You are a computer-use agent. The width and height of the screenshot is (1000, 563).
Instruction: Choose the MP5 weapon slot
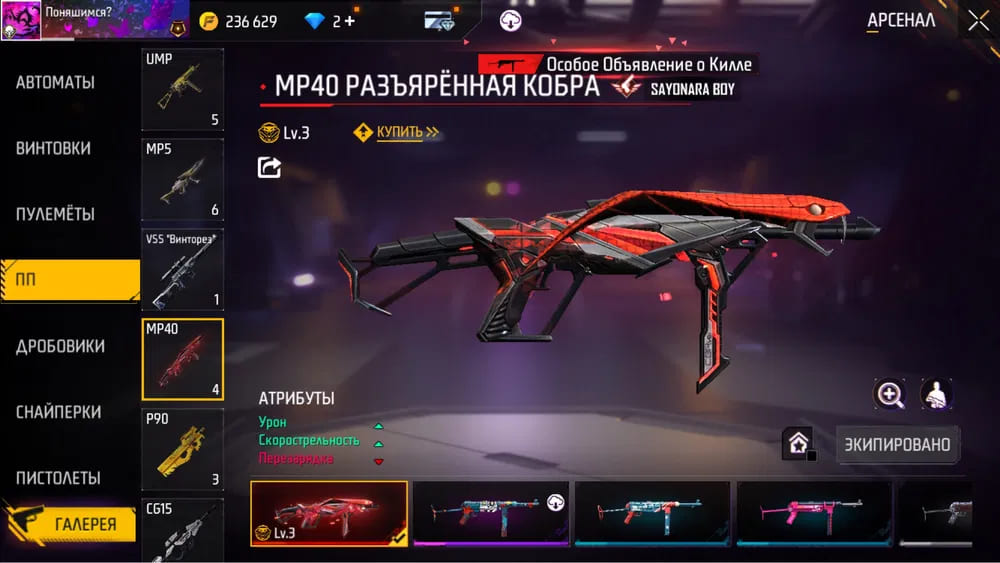182,179
